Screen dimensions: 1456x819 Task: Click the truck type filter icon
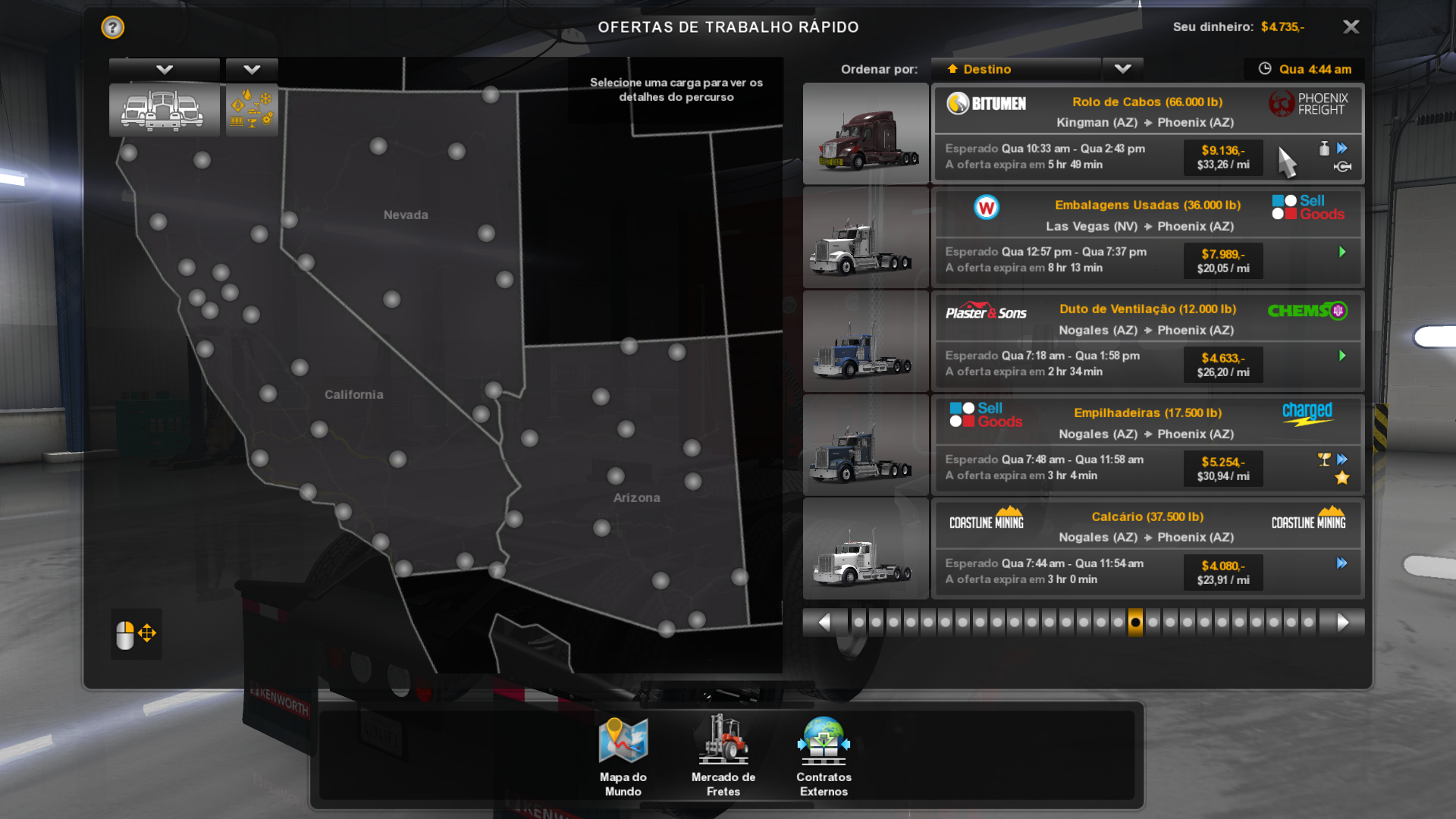pyautogui.click(x=164, y=111)
